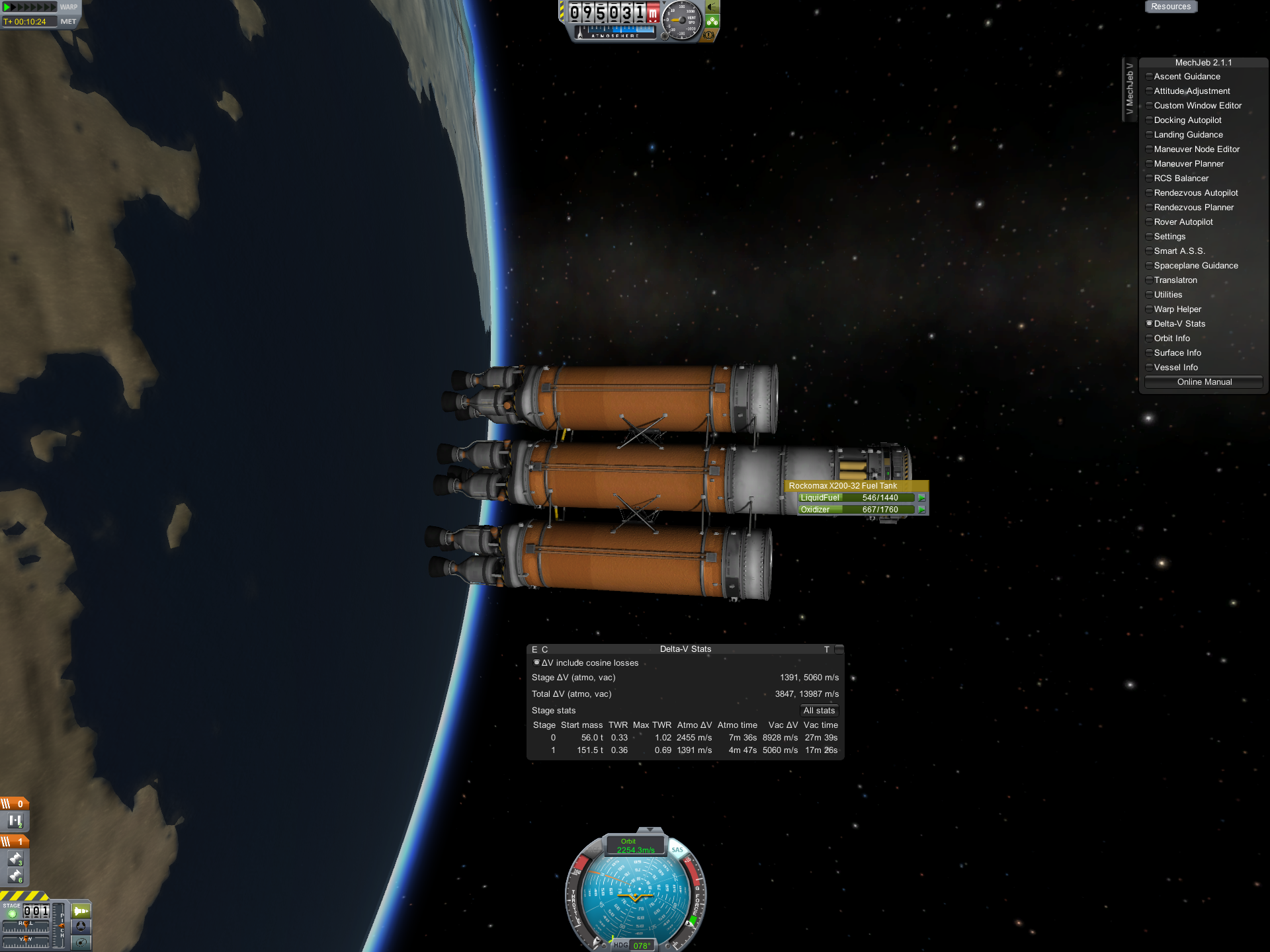Show the Orbit Info window
The image size is (1270, 952).
[x=1171, y=338]
